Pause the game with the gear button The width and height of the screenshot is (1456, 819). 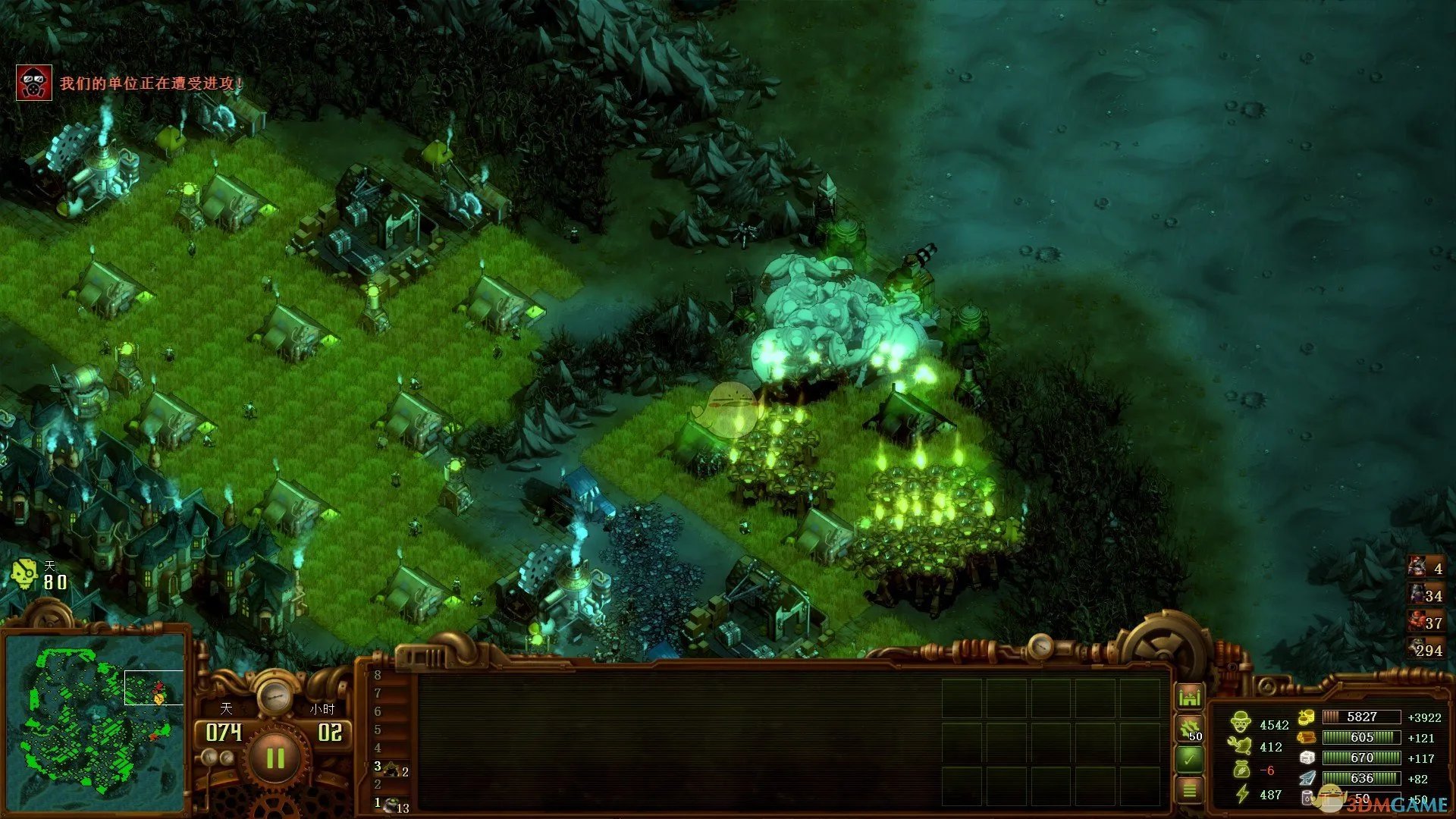click(275, 758)
